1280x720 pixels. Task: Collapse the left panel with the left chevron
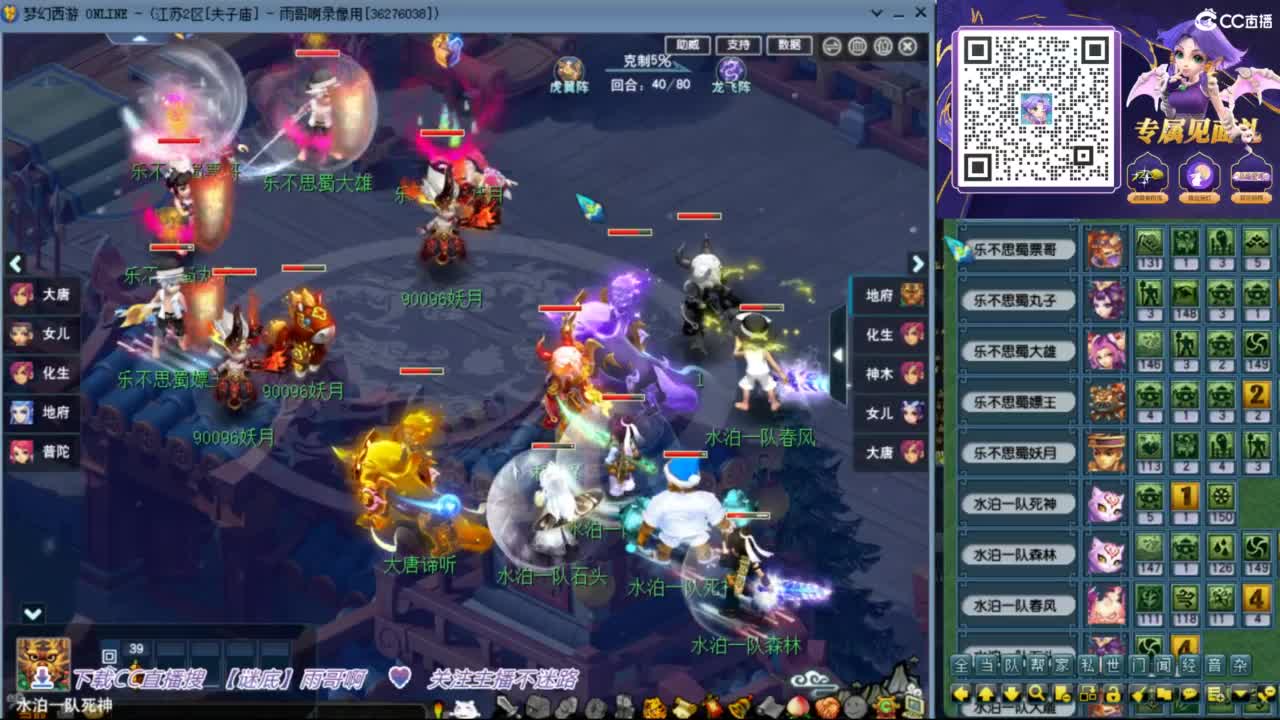(x=15, y=264)
